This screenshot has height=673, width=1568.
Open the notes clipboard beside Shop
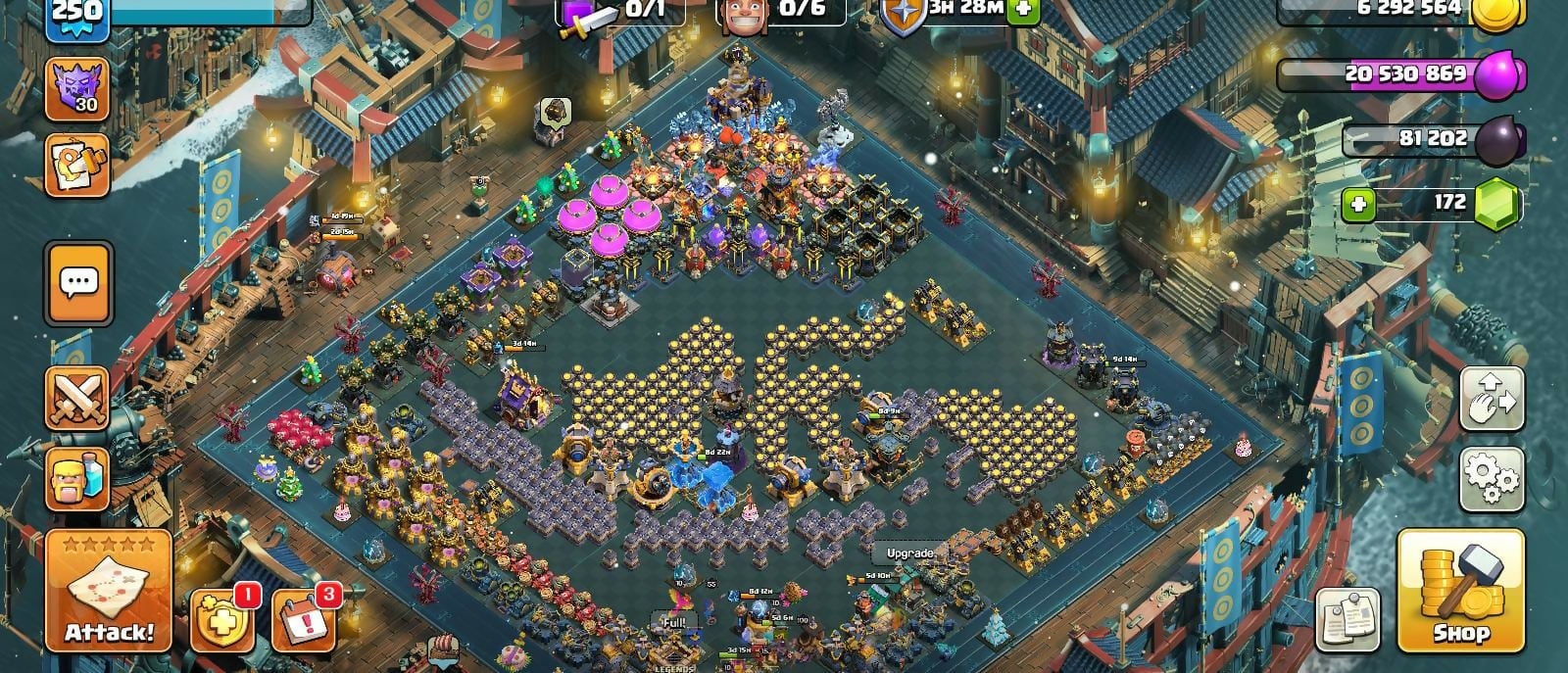click(x=1347, y=620)
